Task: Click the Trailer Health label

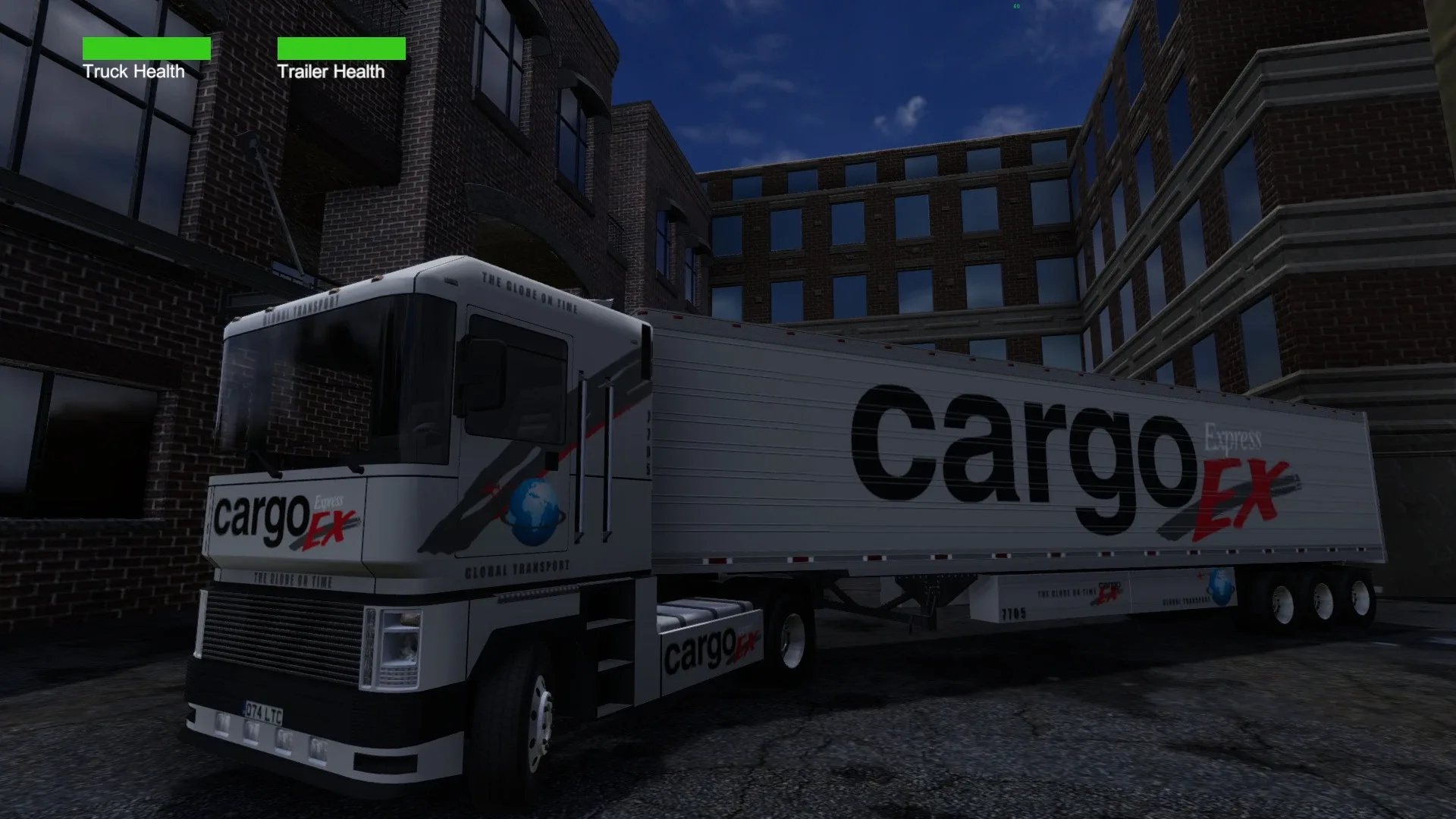Action: coord(331,72)
